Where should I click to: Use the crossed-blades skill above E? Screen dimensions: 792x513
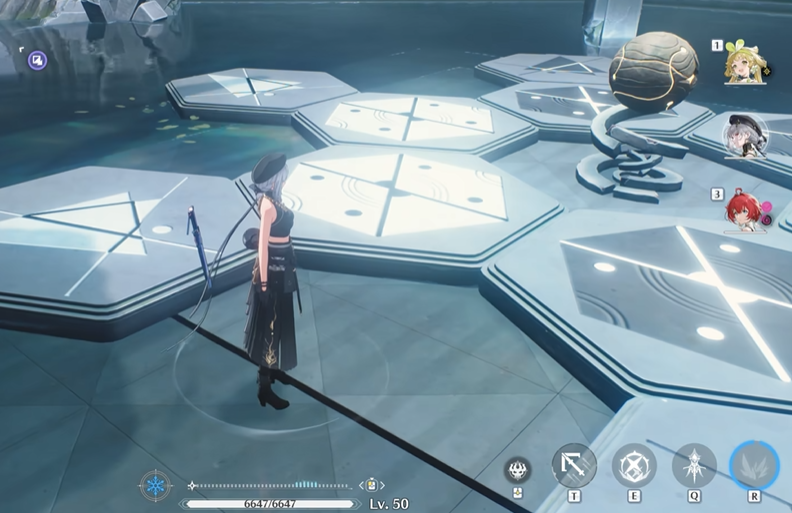(634, 464)
